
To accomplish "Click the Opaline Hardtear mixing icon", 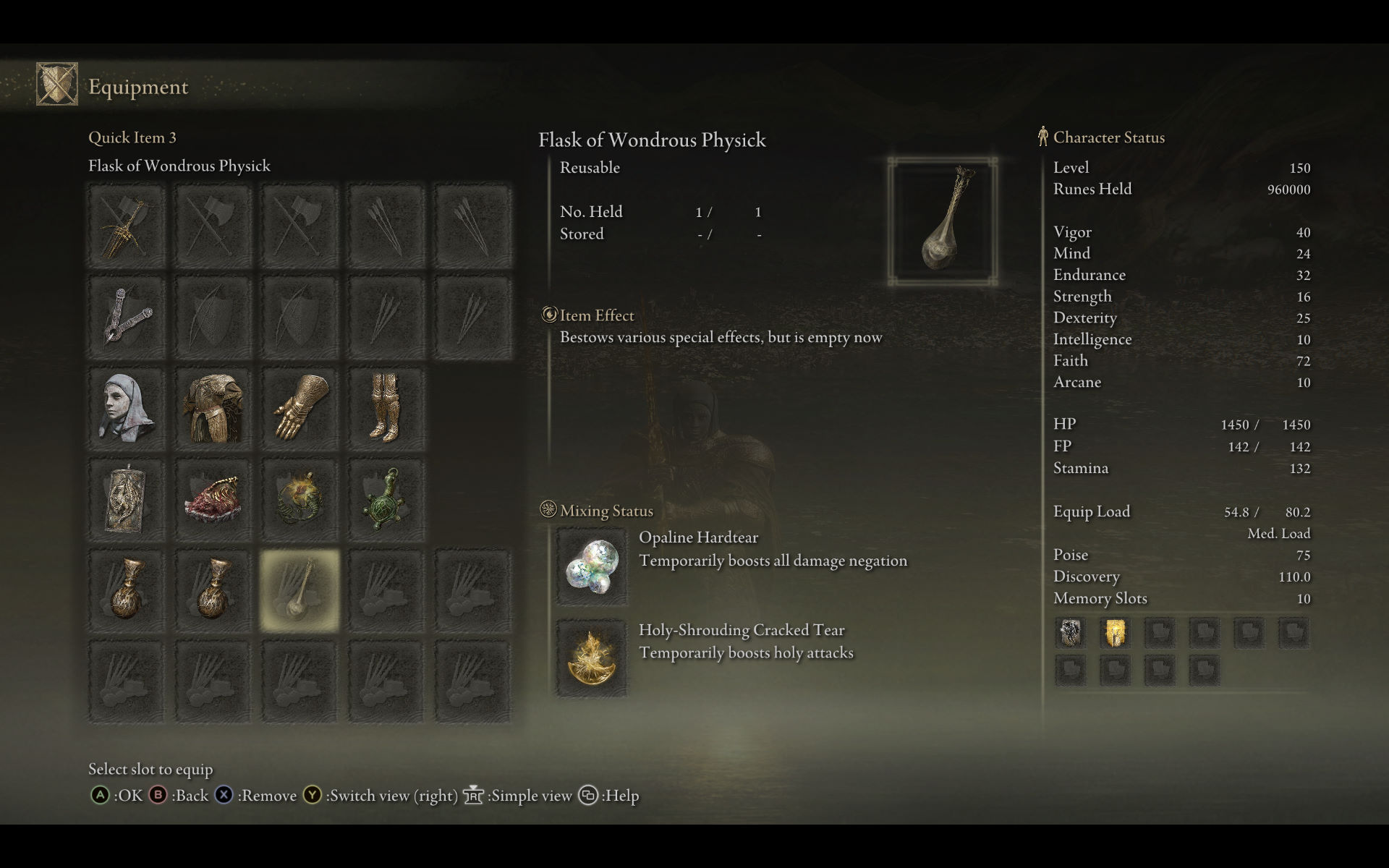I will click(592, 567).
